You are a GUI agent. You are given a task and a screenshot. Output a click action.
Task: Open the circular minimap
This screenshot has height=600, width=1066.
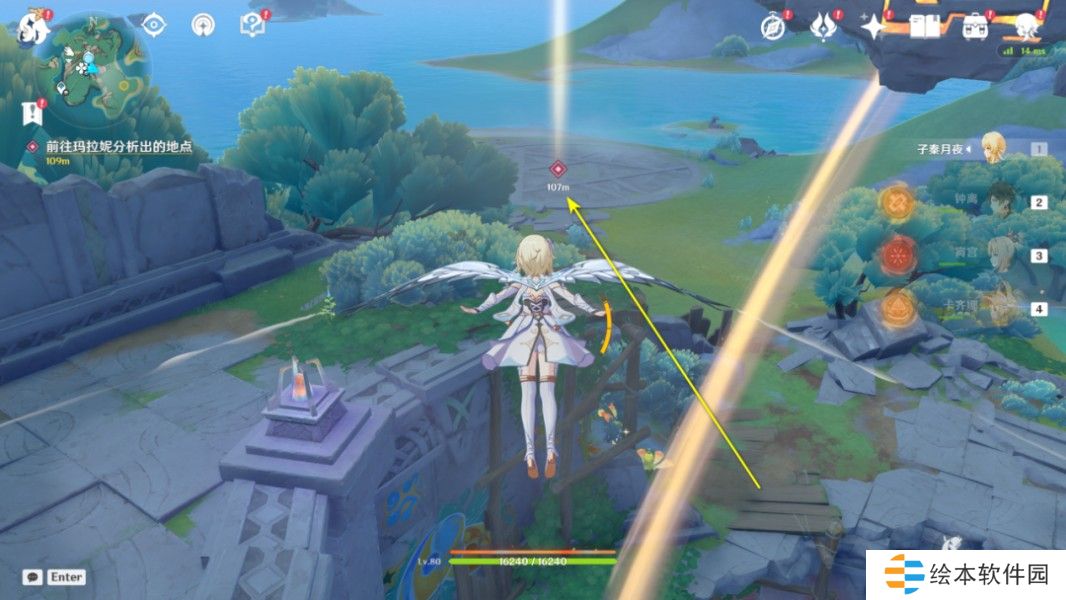(92, 68)
